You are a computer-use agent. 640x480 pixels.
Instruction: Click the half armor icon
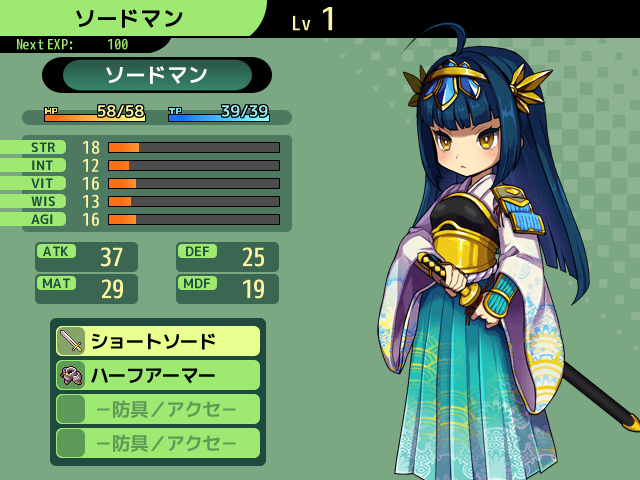point(71,375)
